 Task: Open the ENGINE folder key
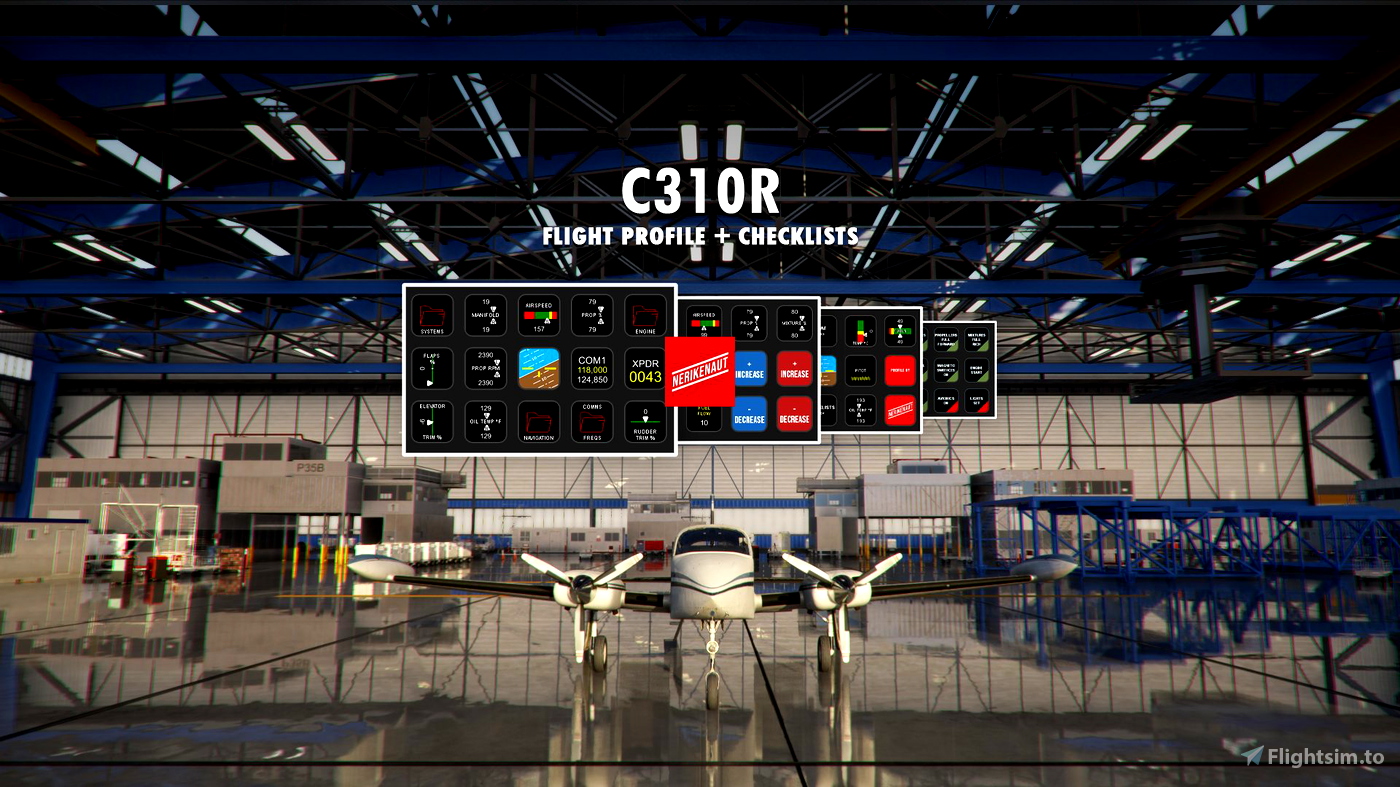point(645,316)
